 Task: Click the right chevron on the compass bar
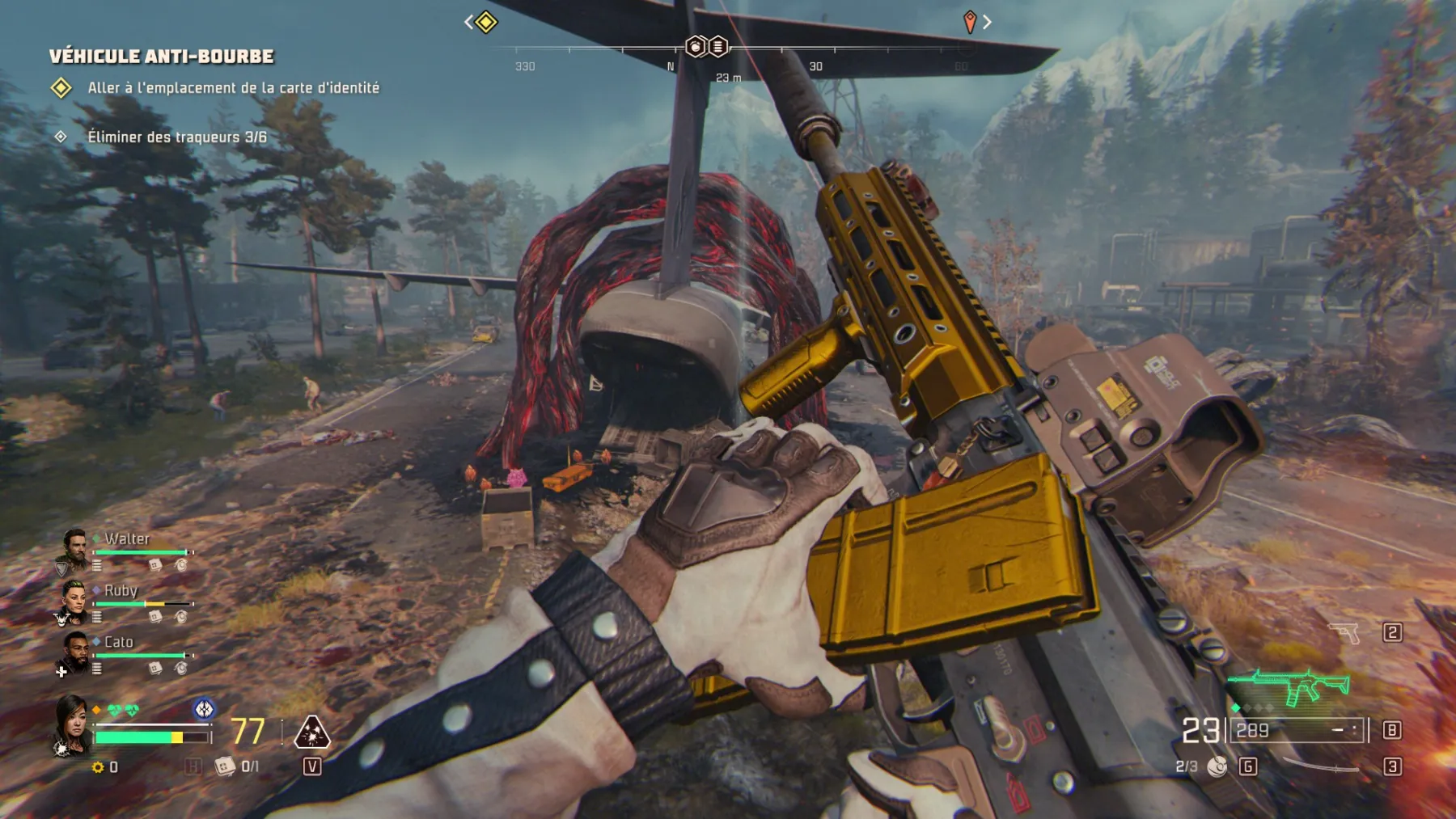coord(985,23)
